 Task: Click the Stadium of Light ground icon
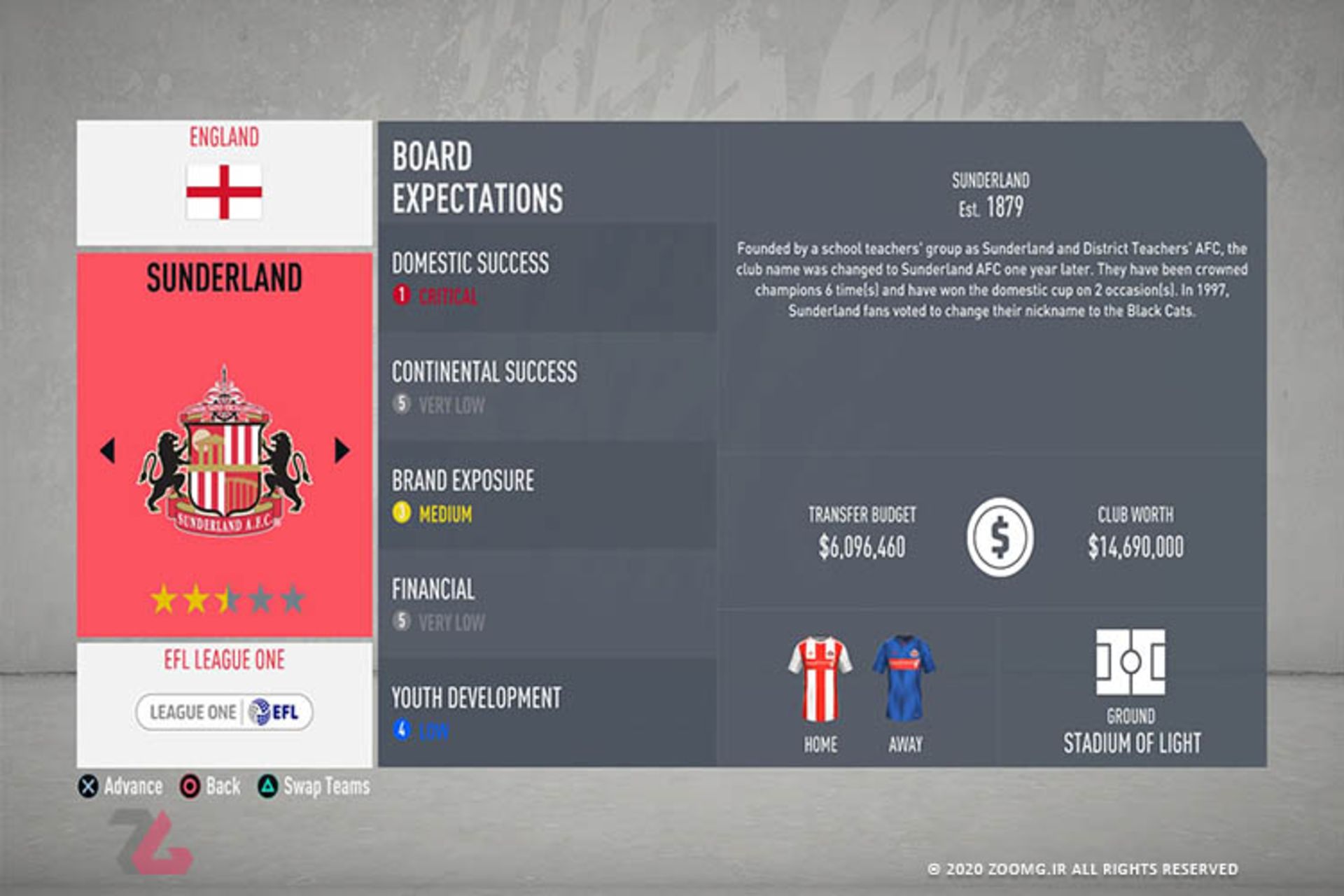point(1130,662)
